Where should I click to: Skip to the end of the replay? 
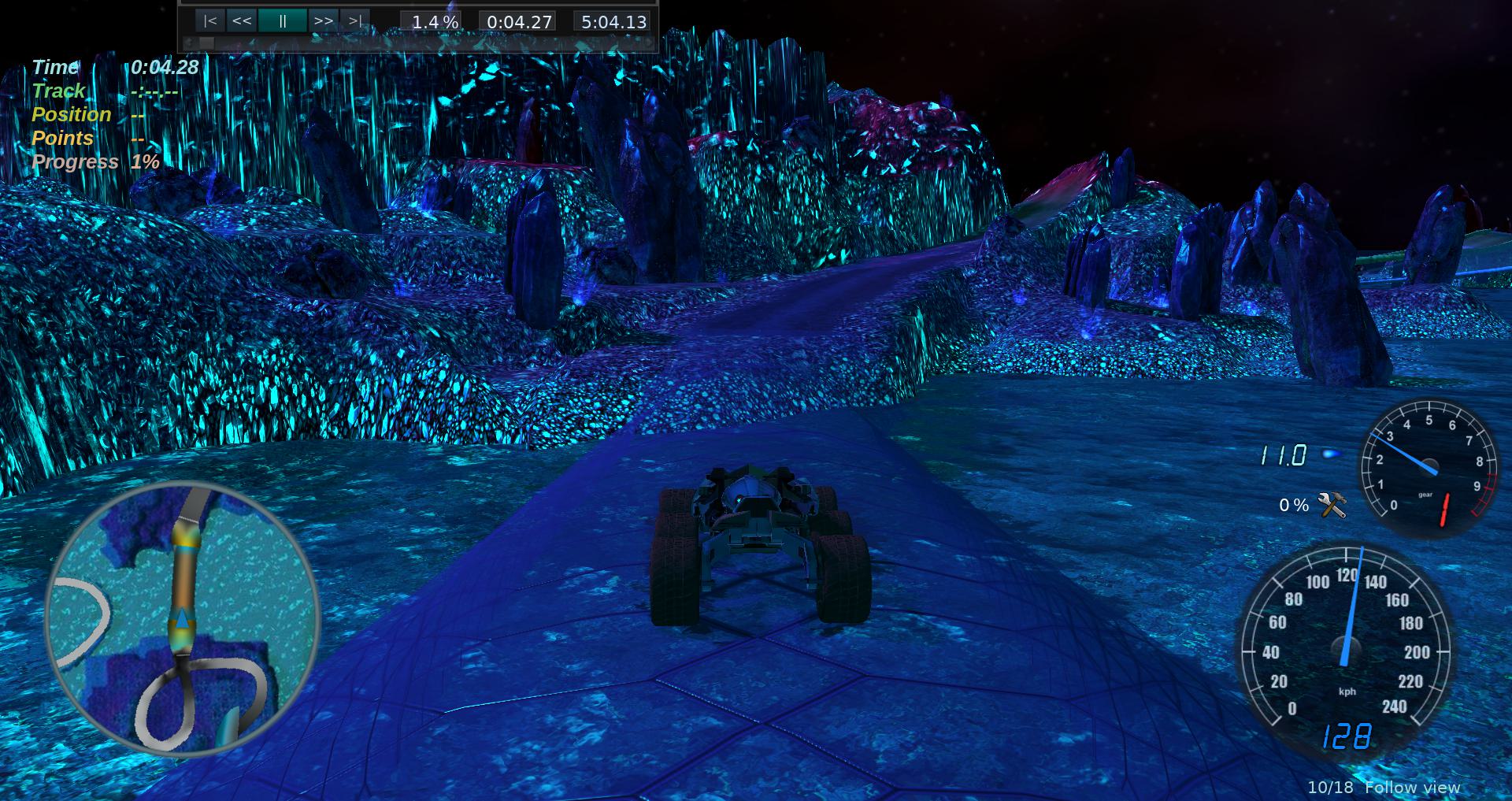355,21
